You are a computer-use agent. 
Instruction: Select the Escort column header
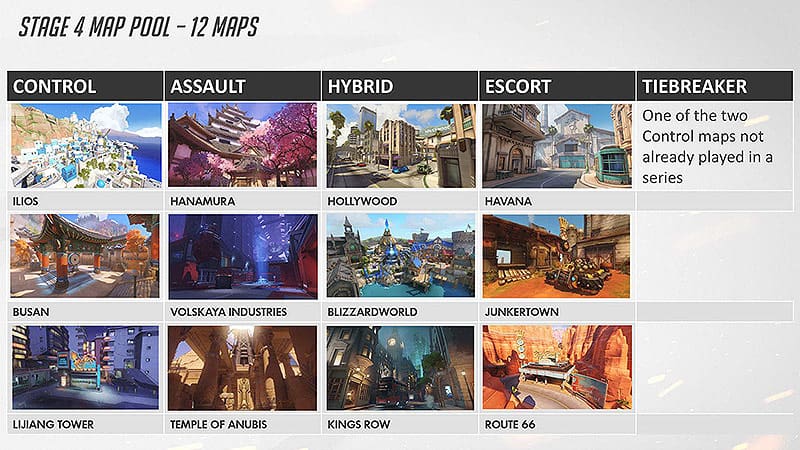[556, 86]
